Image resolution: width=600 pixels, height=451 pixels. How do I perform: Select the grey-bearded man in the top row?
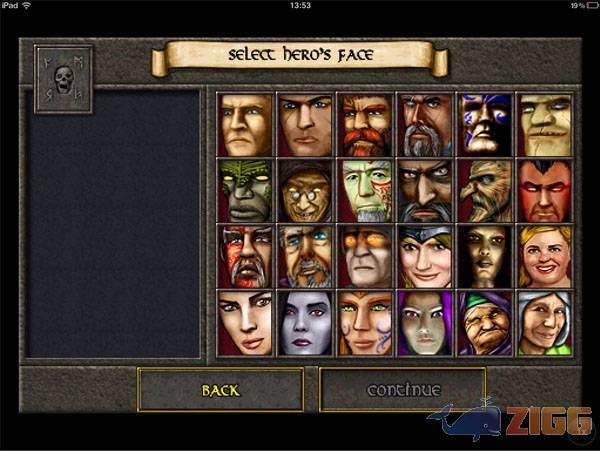(425, 125)
